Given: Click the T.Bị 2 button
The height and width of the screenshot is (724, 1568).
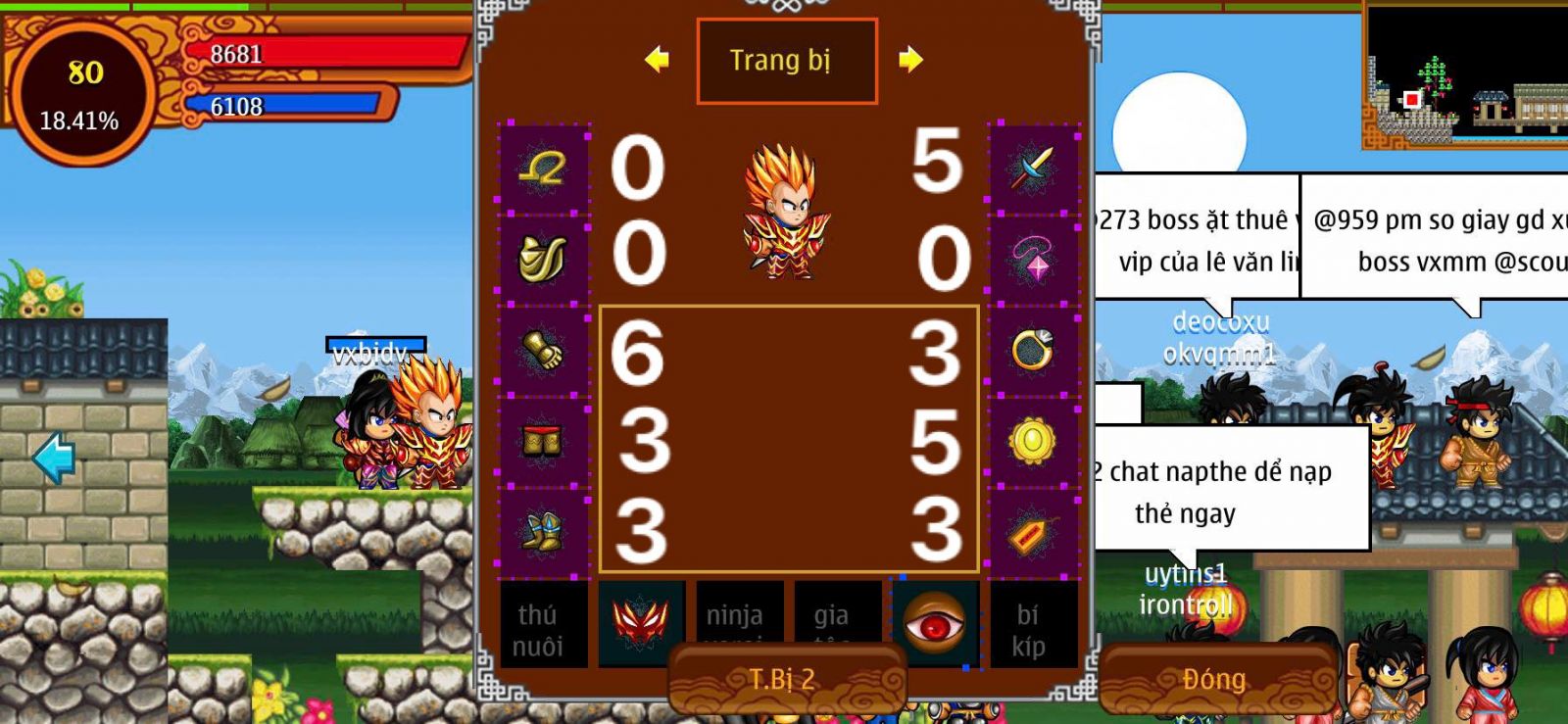Looking at the screenshot, I should coord(784,678).
